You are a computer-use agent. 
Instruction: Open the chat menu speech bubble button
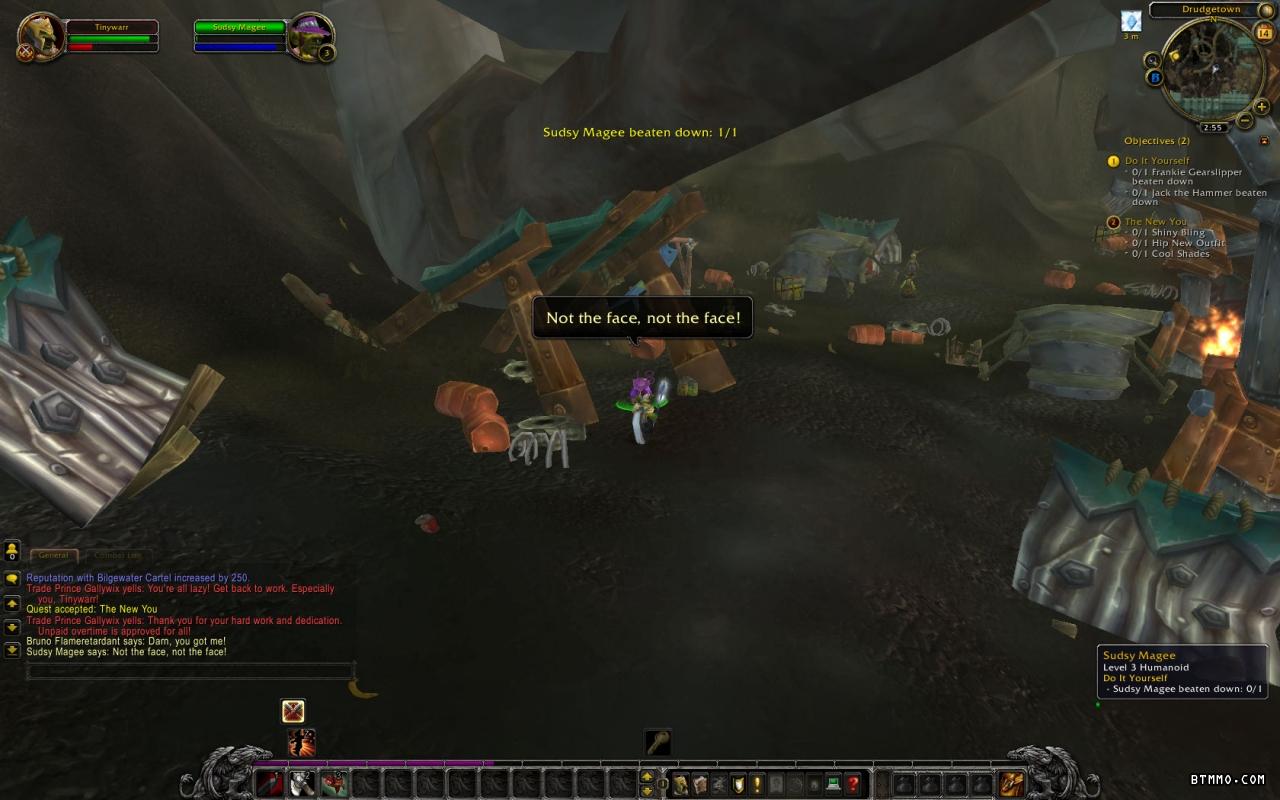pyautogui.click(x=12, y=578)
